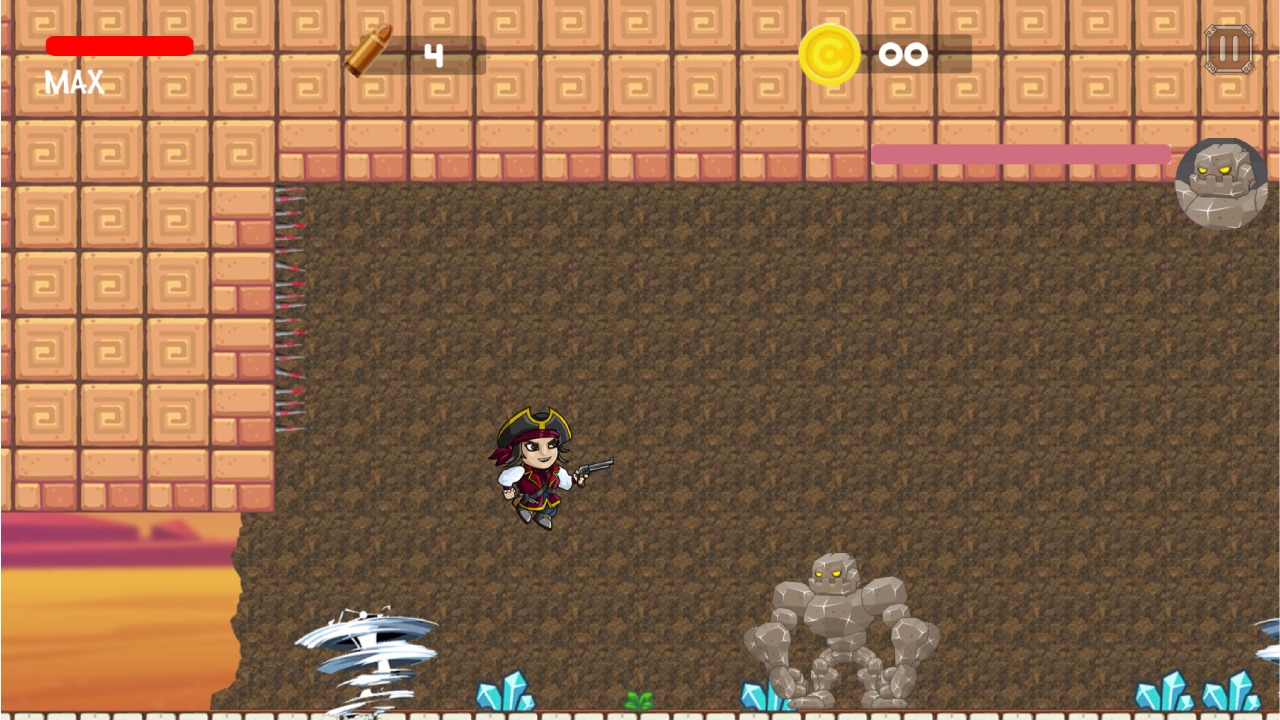Tap the small green plant sprout
1280x720 pixels.
[640, 698]
